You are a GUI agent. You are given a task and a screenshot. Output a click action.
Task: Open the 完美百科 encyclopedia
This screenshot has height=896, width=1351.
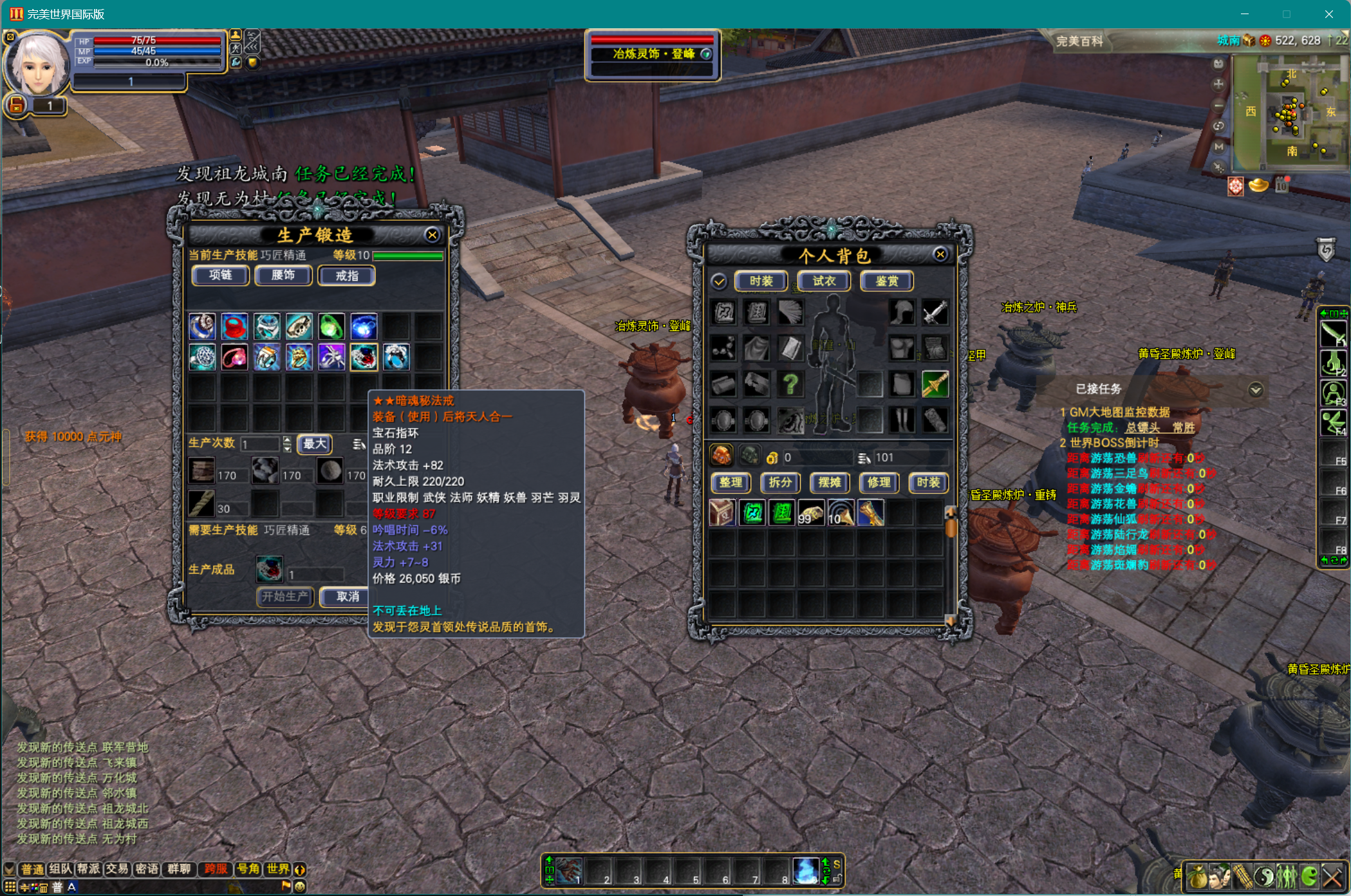point(1079,41)
